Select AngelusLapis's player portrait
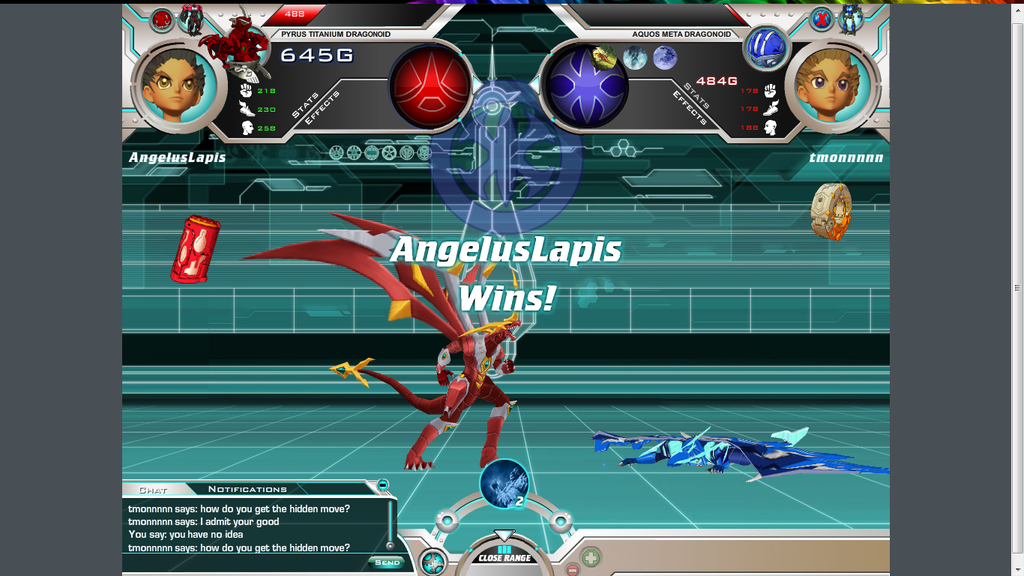 (176, 87)
